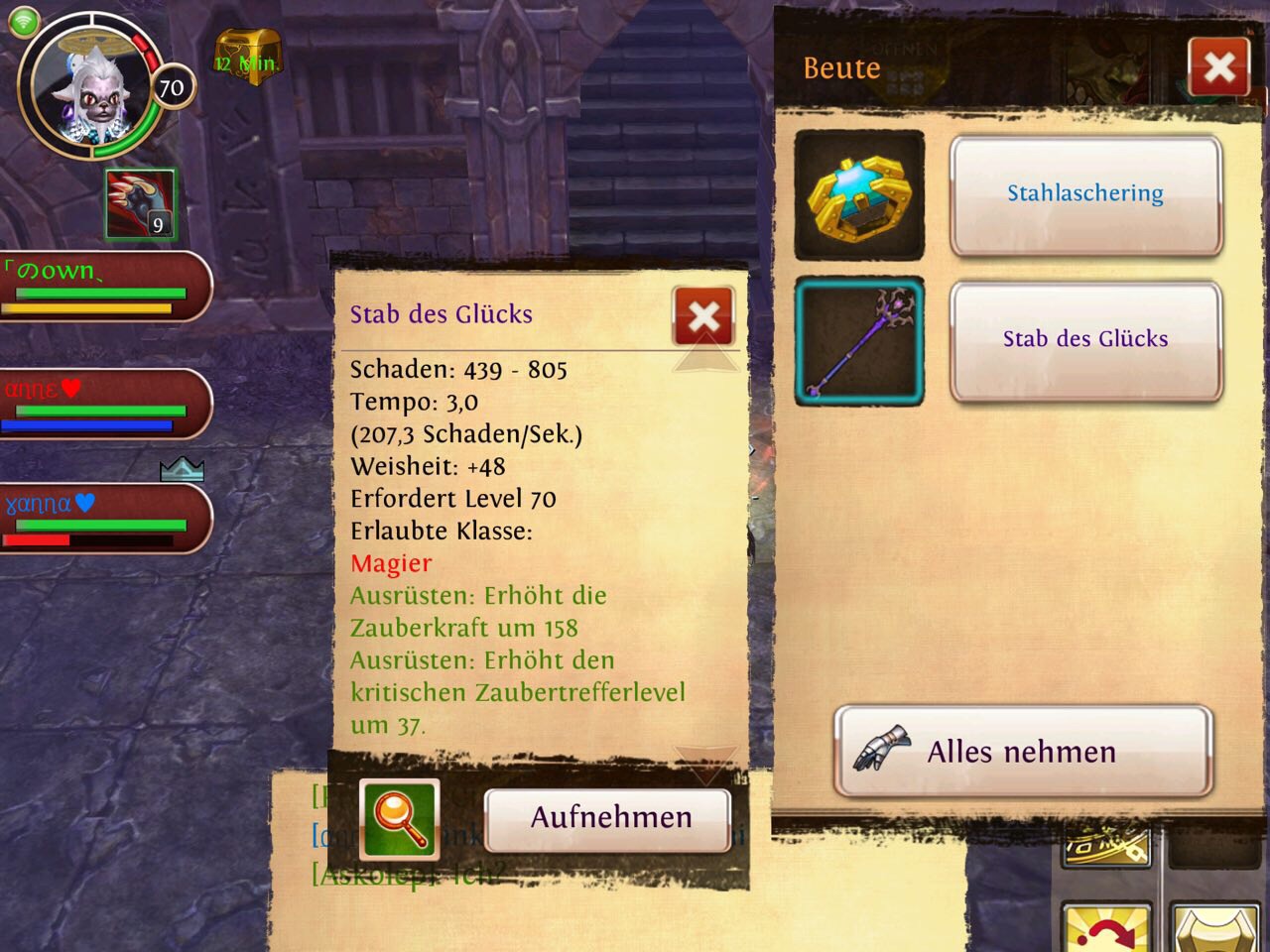Close the Beute loot window
This screenshot has height=952, width=1270.
[1218, 67]
